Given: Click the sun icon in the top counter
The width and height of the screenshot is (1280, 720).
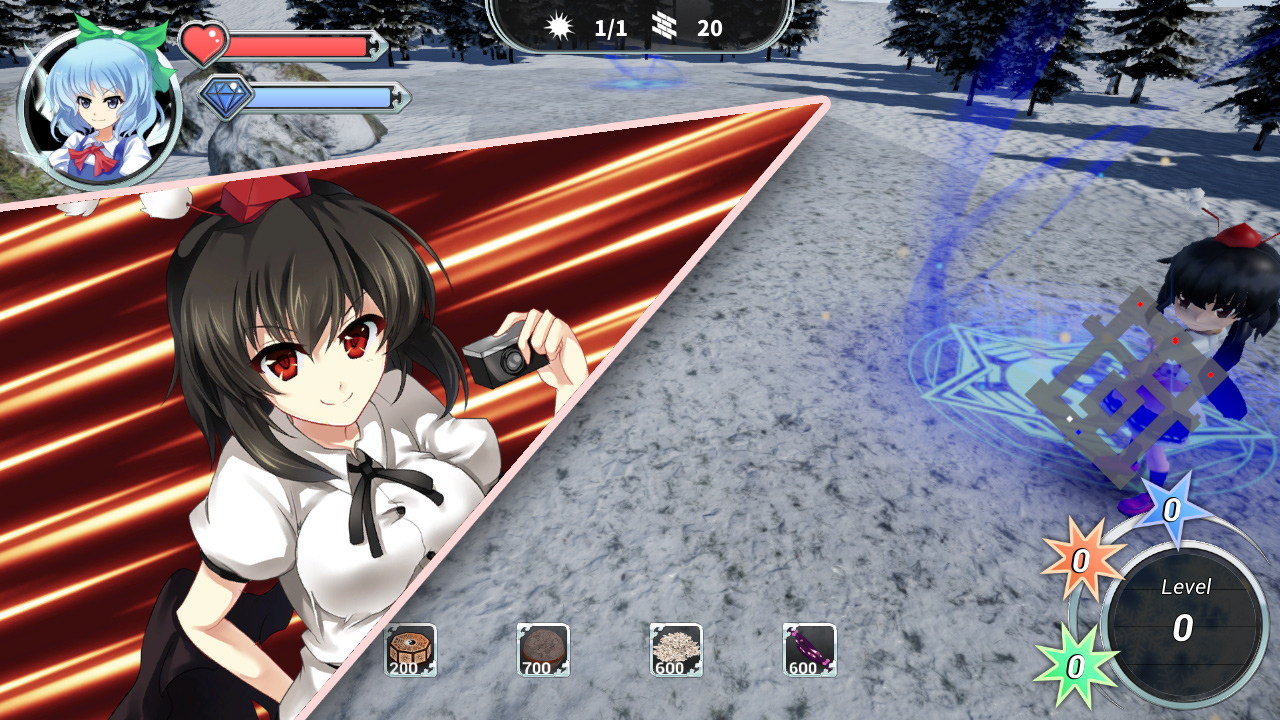Looking at the screenshot, I should 560,26.
